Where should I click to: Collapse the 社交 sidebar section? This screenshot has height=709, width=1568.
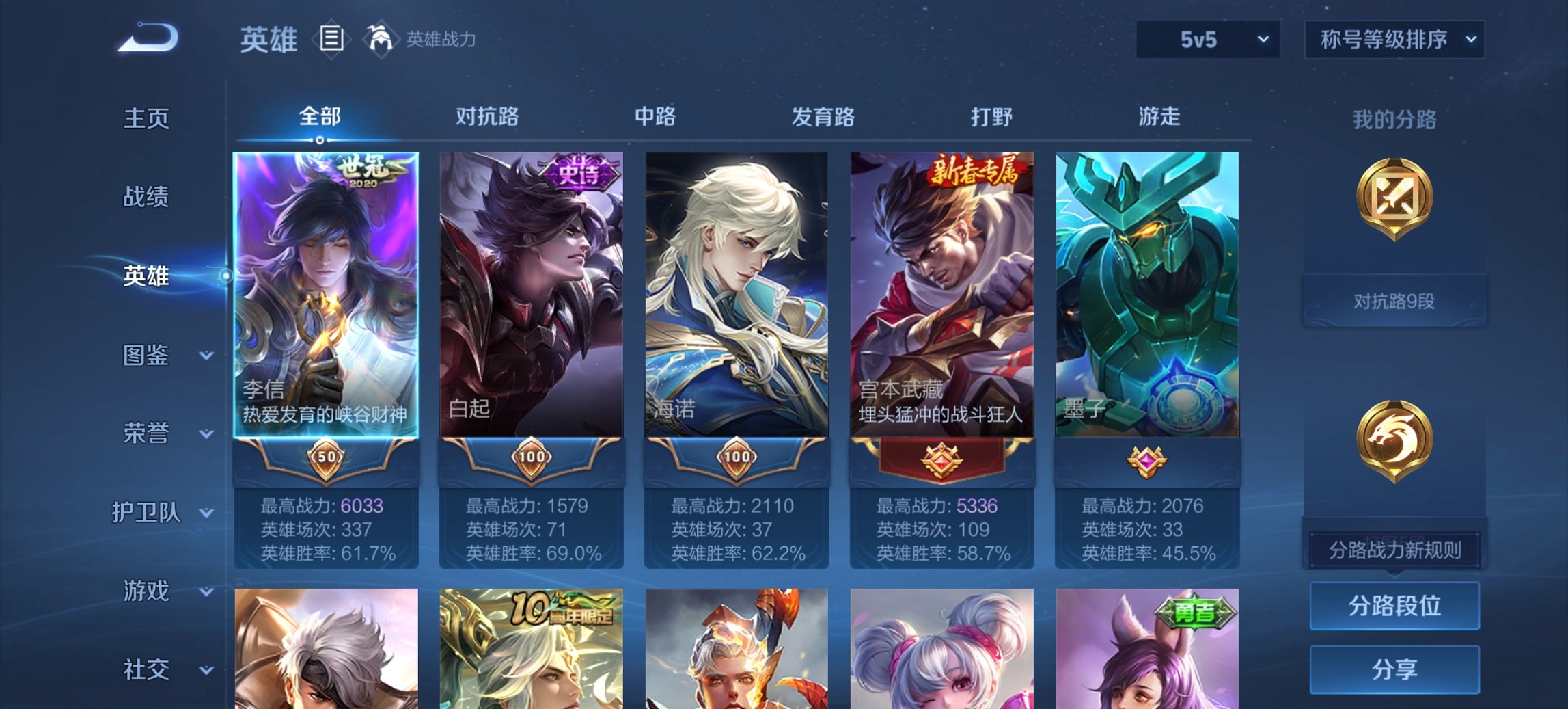(147, 670)
